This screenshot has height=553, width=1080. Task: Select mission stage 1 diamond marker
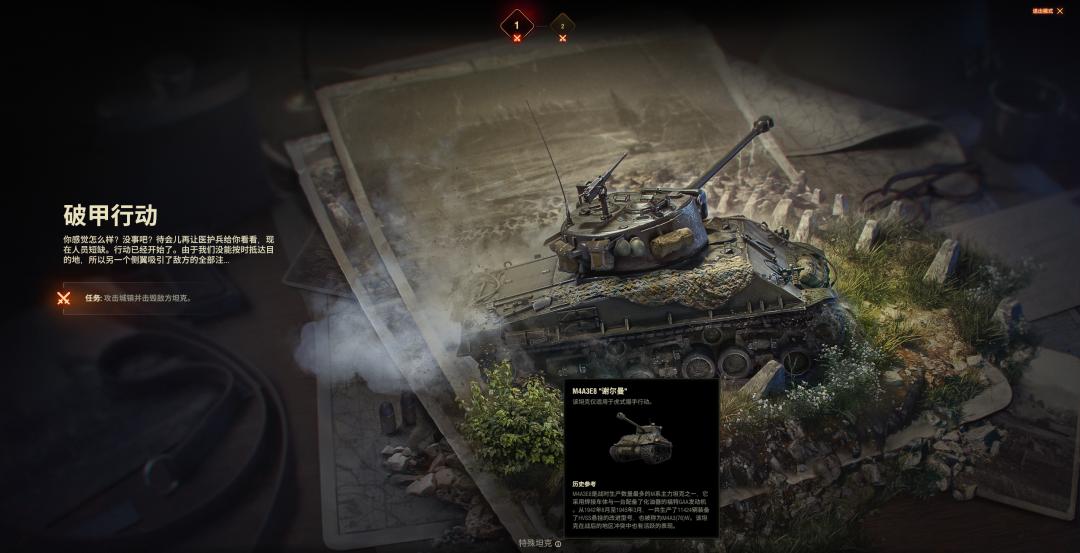pyautogui.click(x=516, y=25)
